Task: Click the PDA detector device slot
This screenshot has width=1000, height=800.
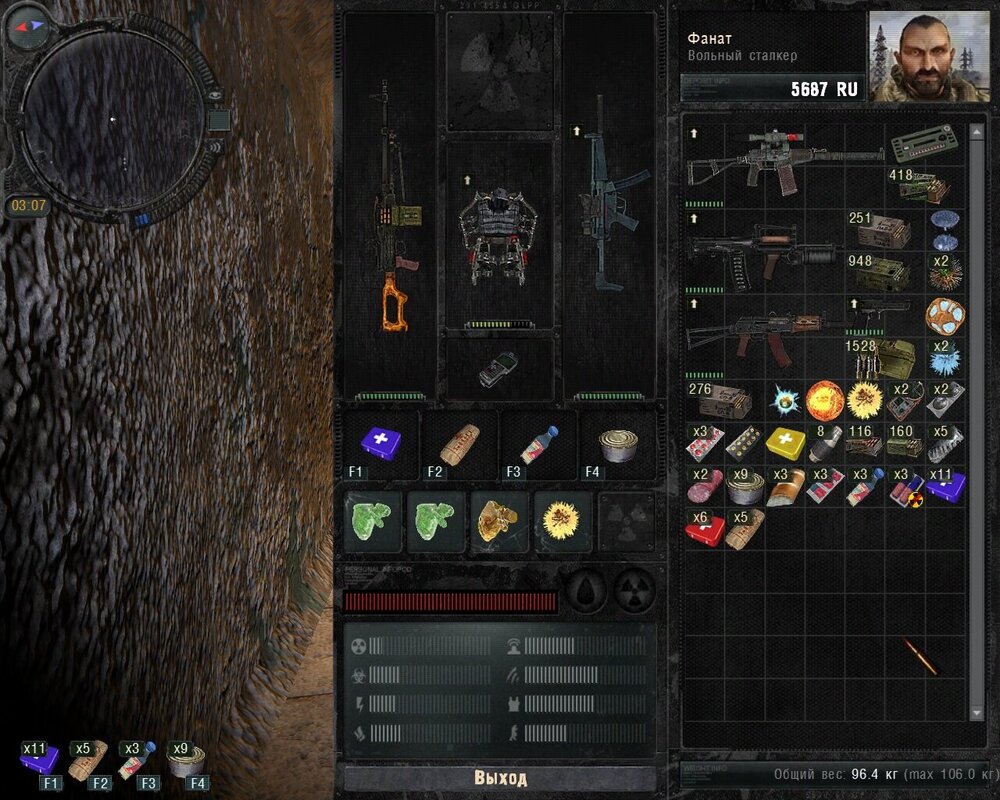Action: point(497,370)
